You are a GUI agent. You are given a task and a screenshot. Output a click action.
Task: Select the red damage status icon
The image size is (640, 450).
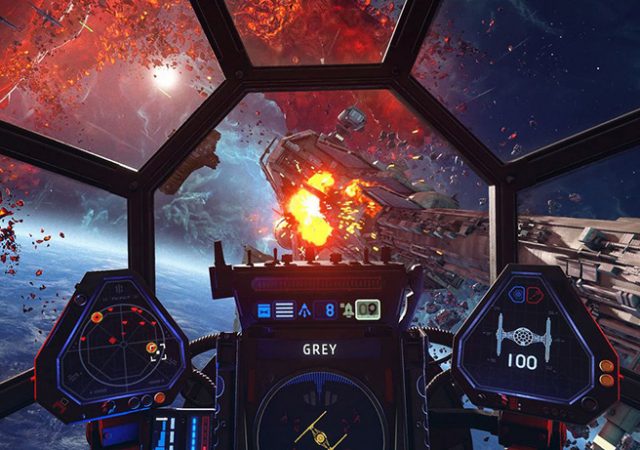535,296
